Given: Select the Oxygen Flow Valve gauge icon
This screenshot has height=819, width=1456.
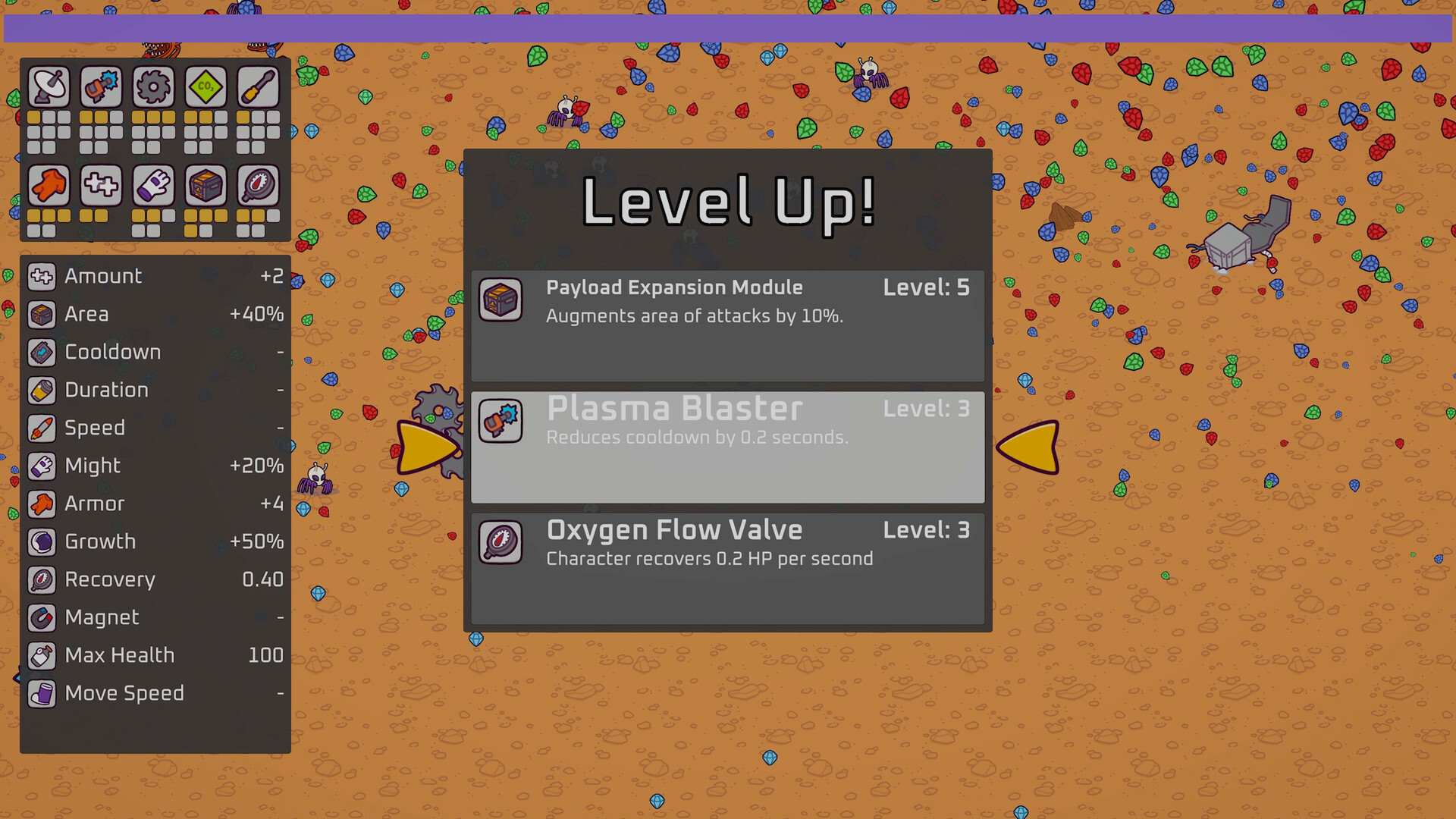Looking at the screenshot, I should pos(256,186).
